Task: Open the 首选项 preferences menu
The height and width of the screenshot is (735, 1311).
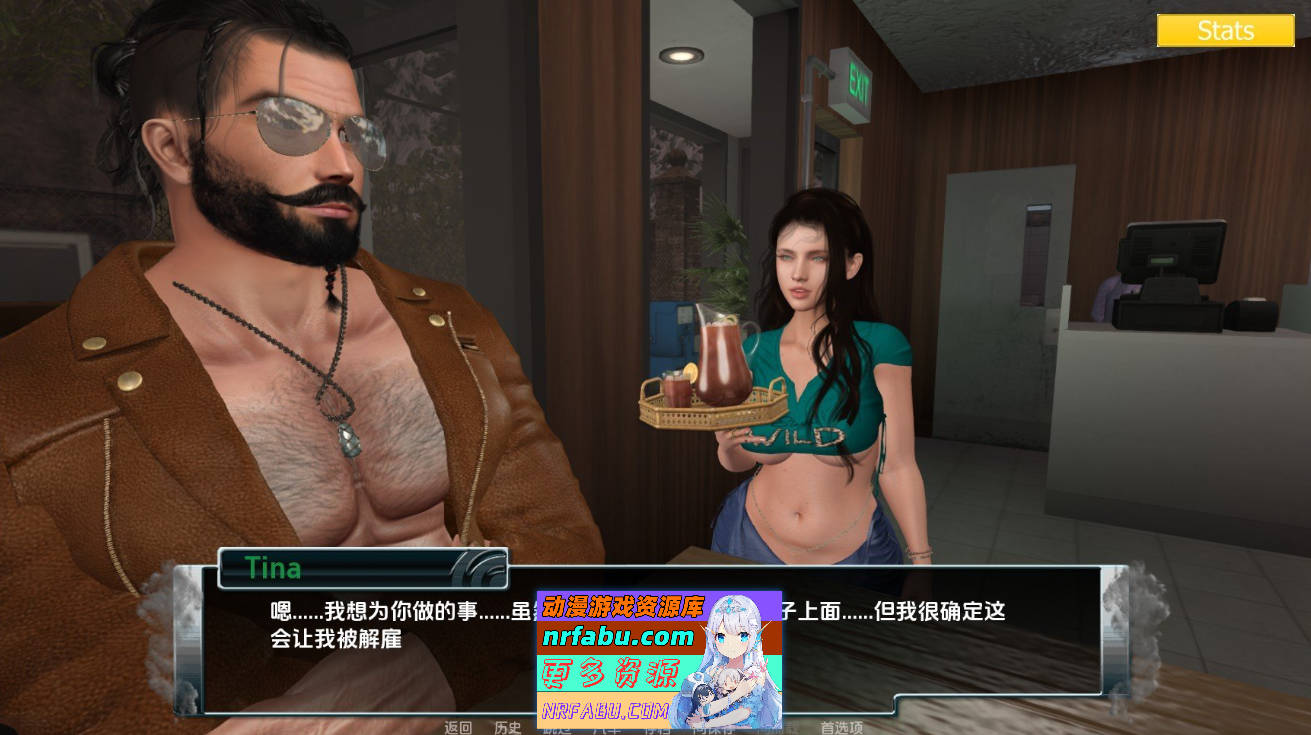Action: (843, 728)
